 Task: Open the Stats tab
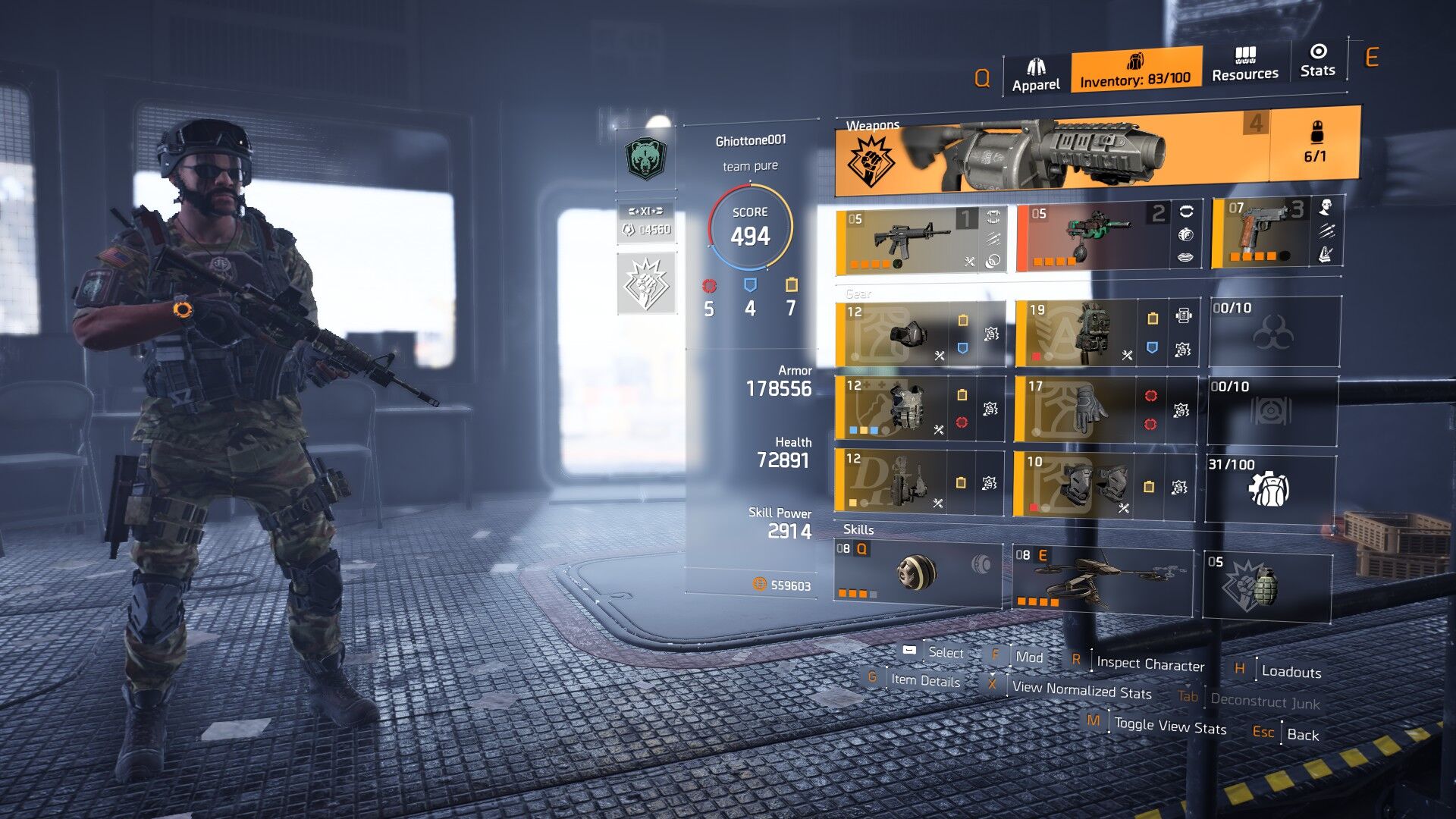pyautogui.click(x=1317, y=61)
